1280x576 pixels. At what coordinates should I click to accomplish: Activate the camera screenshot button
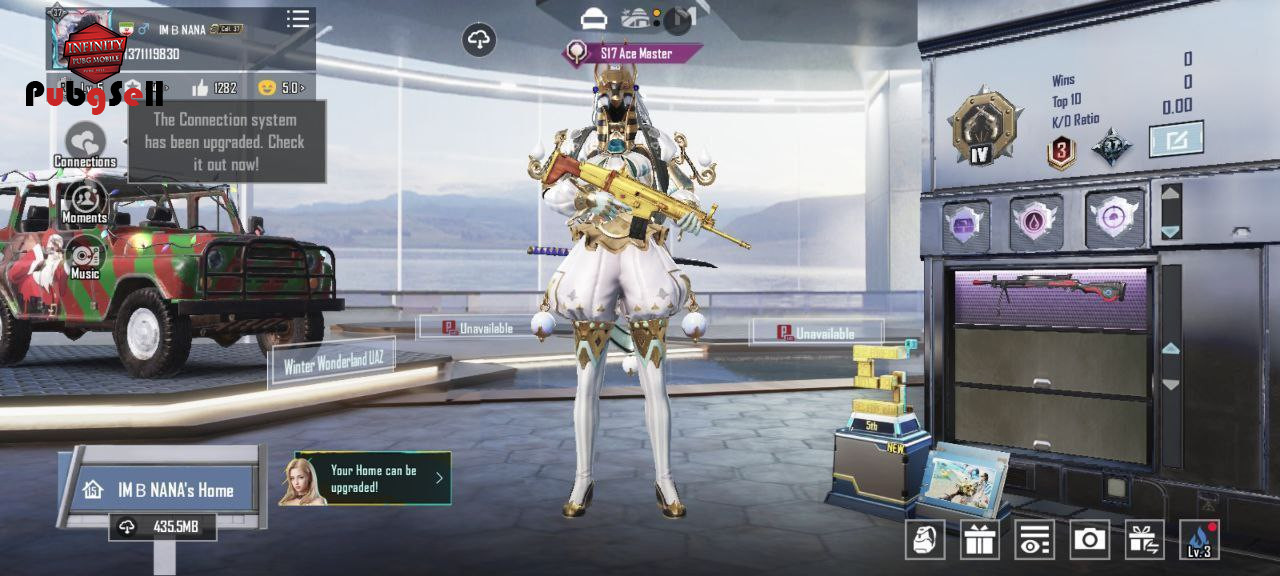pyautogui.click(x=1089, y=540)
